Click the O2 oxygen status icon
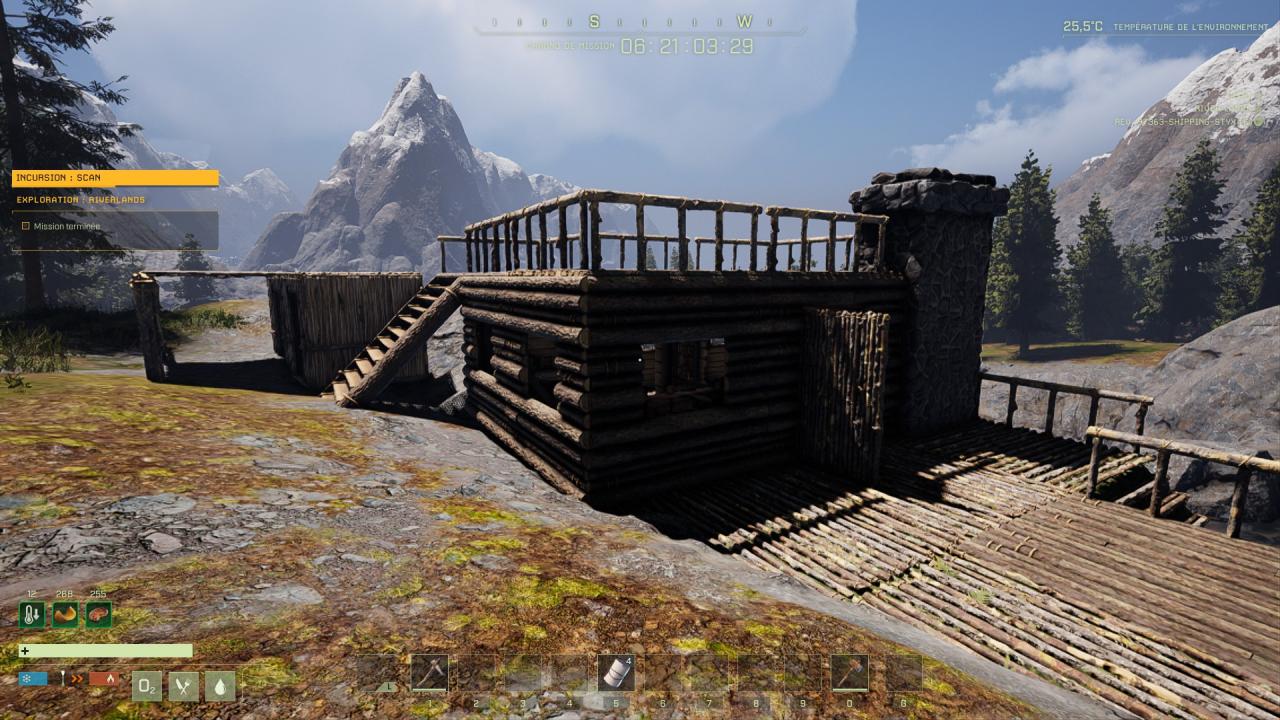 pyautogui.click(x=146, y=686)
